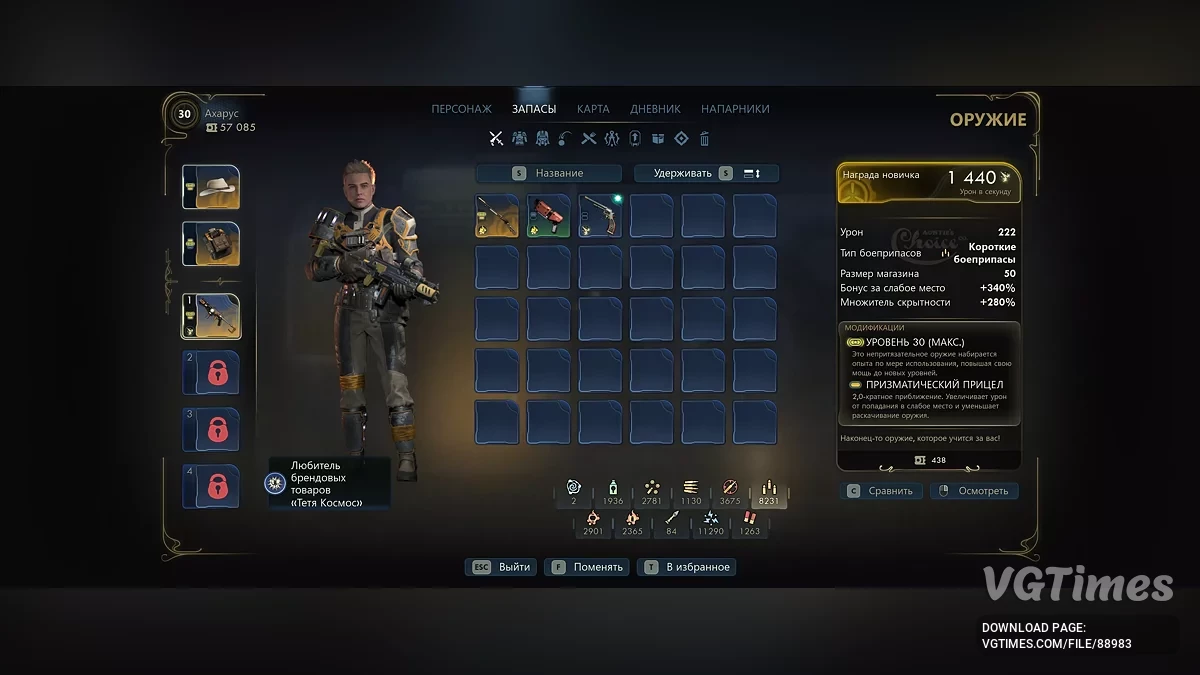
Task: Select the revolver inventory slot
Action: pos(600,216)
